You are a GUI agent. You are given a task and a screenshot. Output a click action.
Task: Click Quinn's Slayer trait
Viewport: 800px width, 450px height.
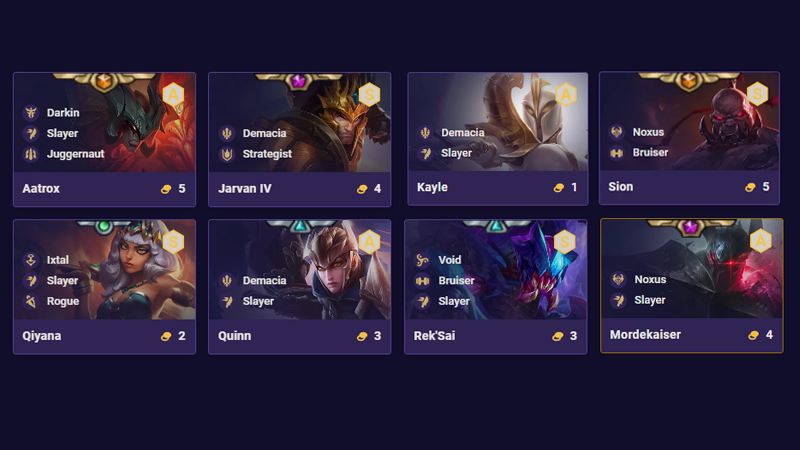pos(257,301)
